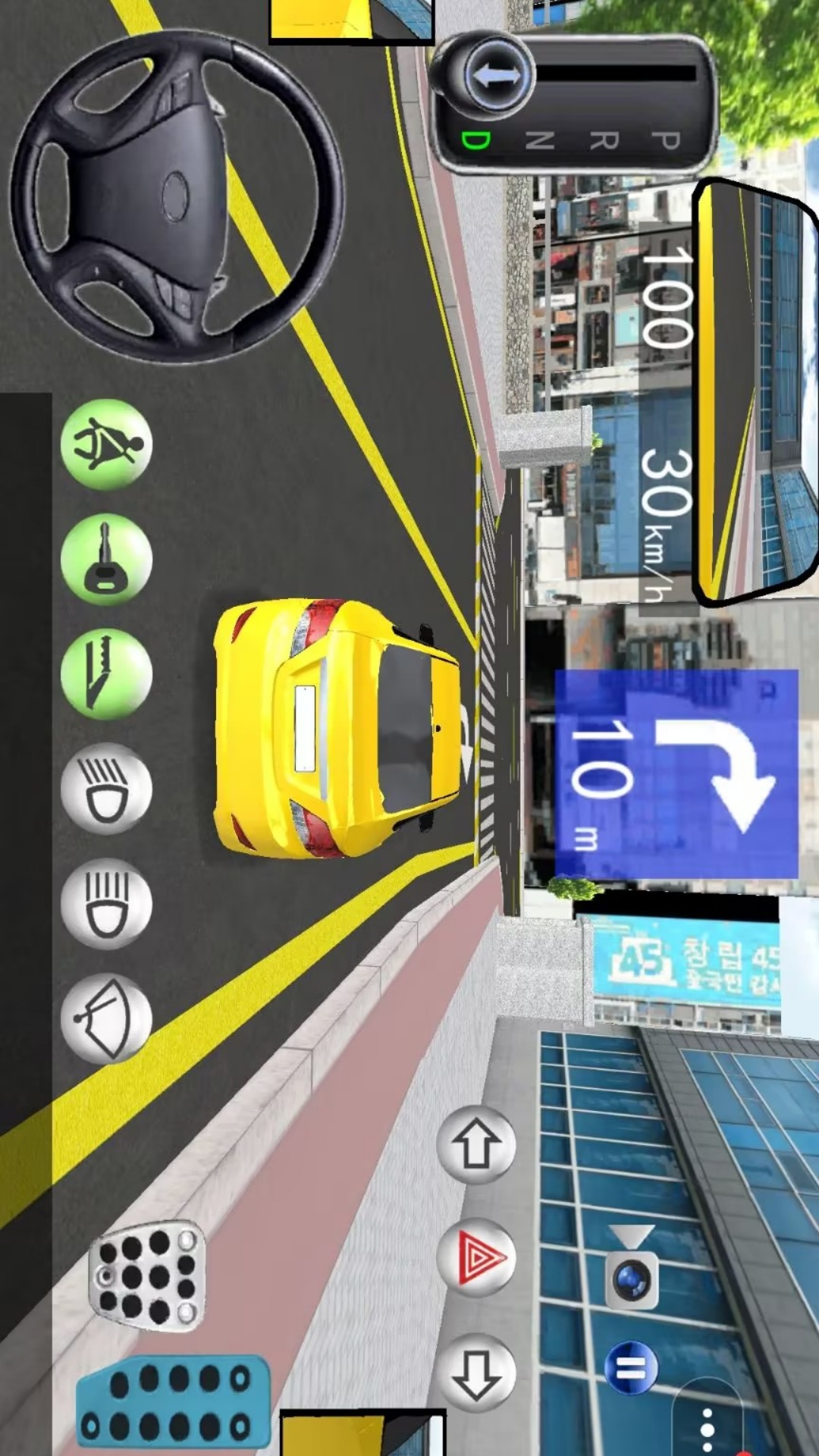Shift the gear selector to P
Viewport: 819px width, 1456px height.
click(665, 140)
